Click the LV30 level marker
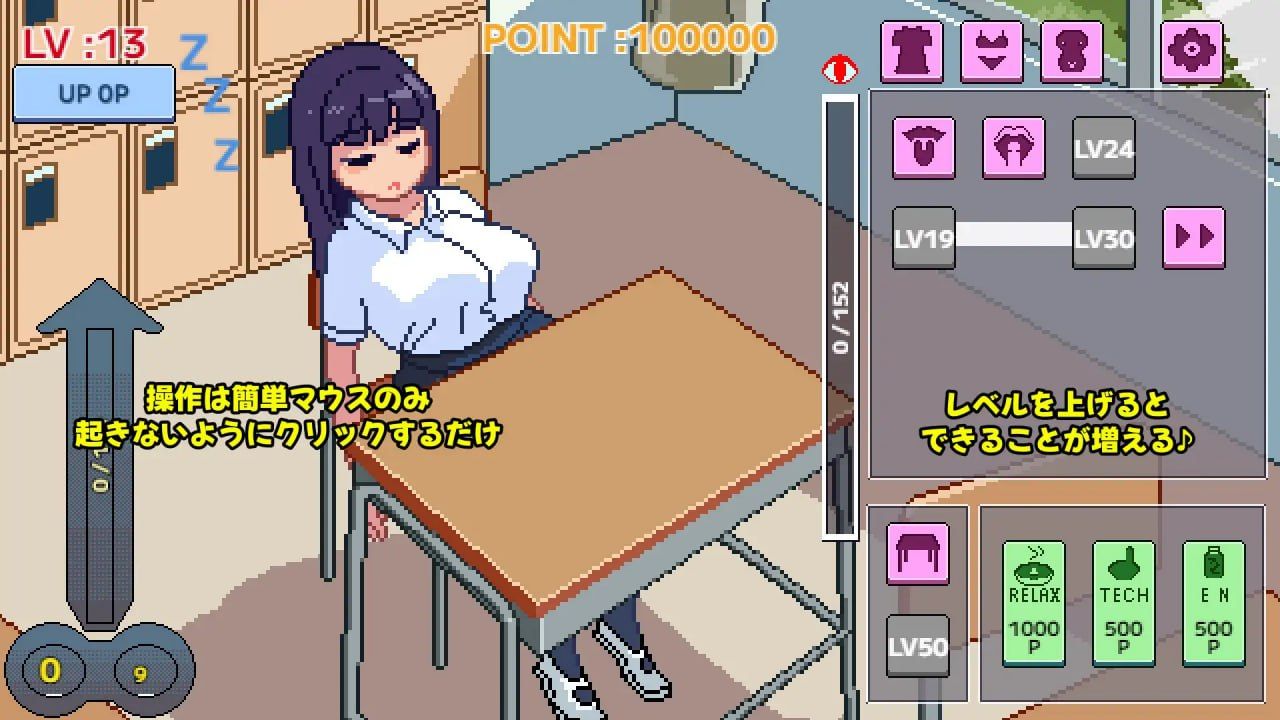The width and height of the screenshot is (1280, 720). point(1104,238)
